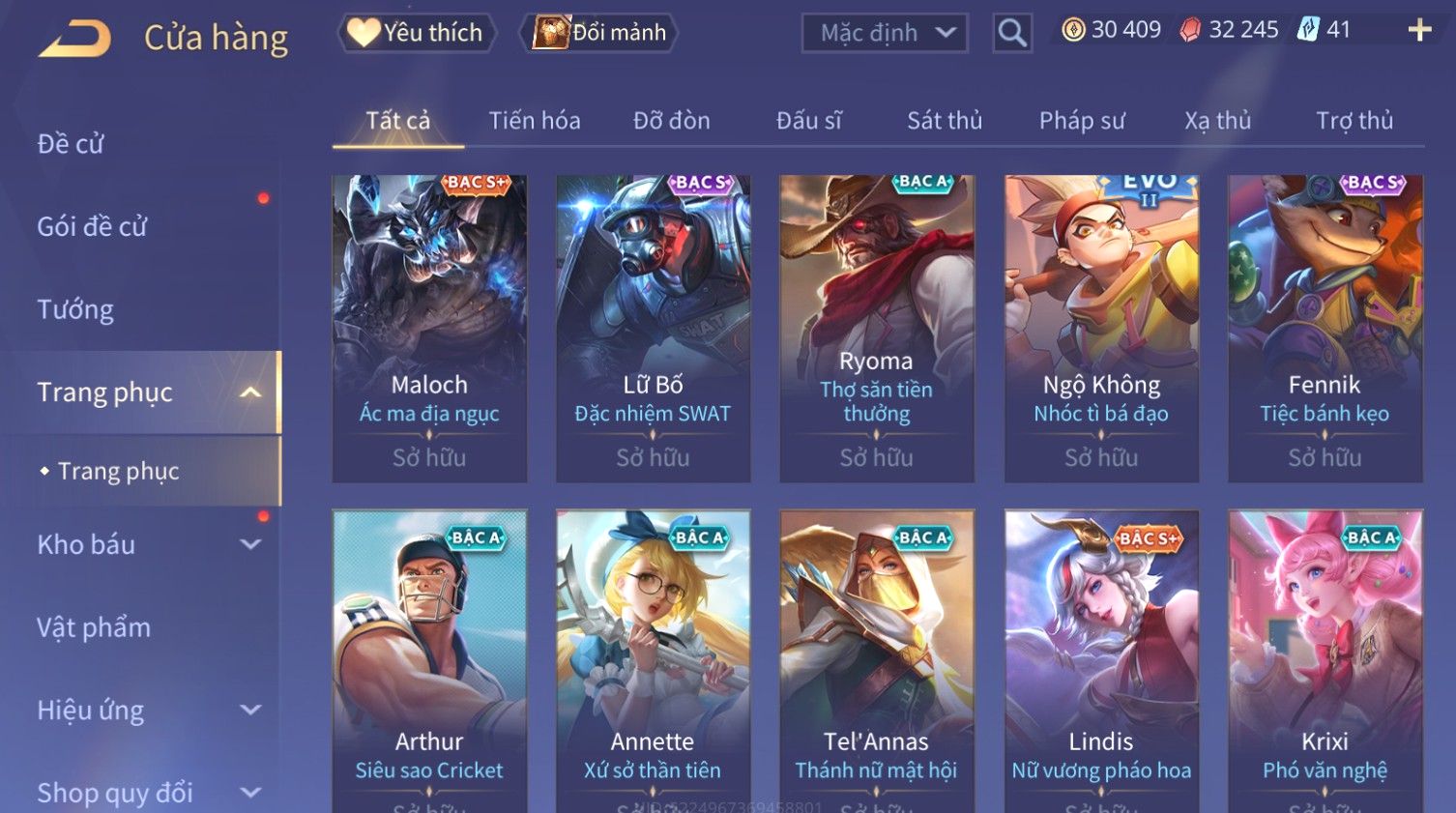
Task: Switch to the Đỡ đòn tab
Action: click(671, 121)
